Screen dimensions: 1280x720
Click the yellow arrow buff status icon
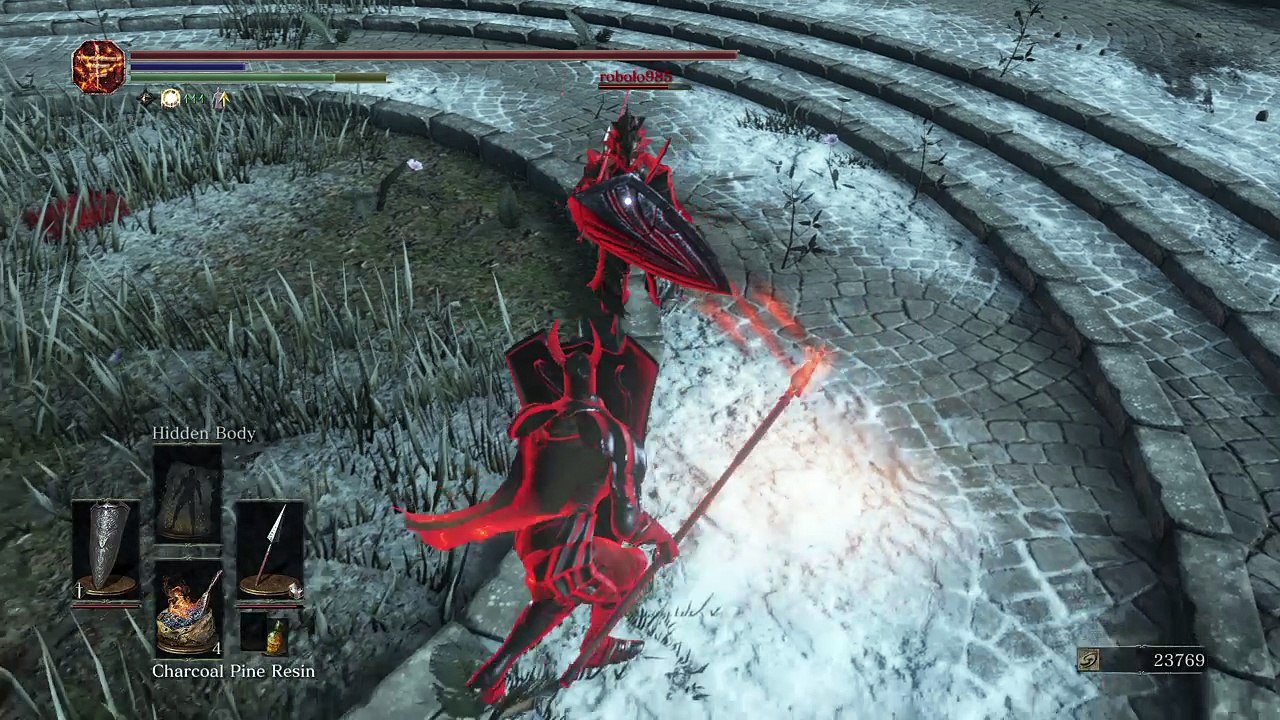coord(221,98)
